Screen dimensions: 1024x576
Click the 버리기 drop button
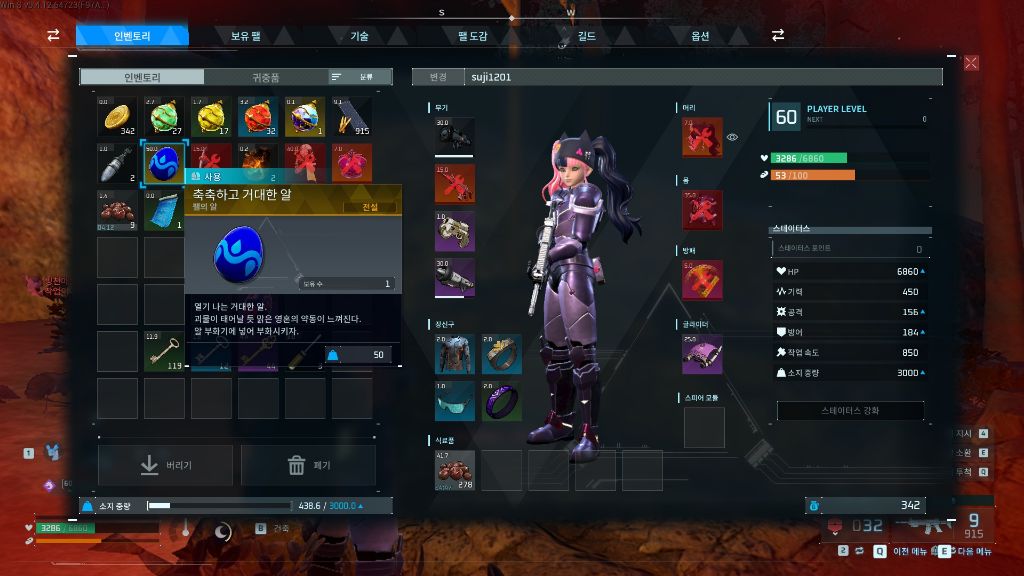[x=165, y=465]
